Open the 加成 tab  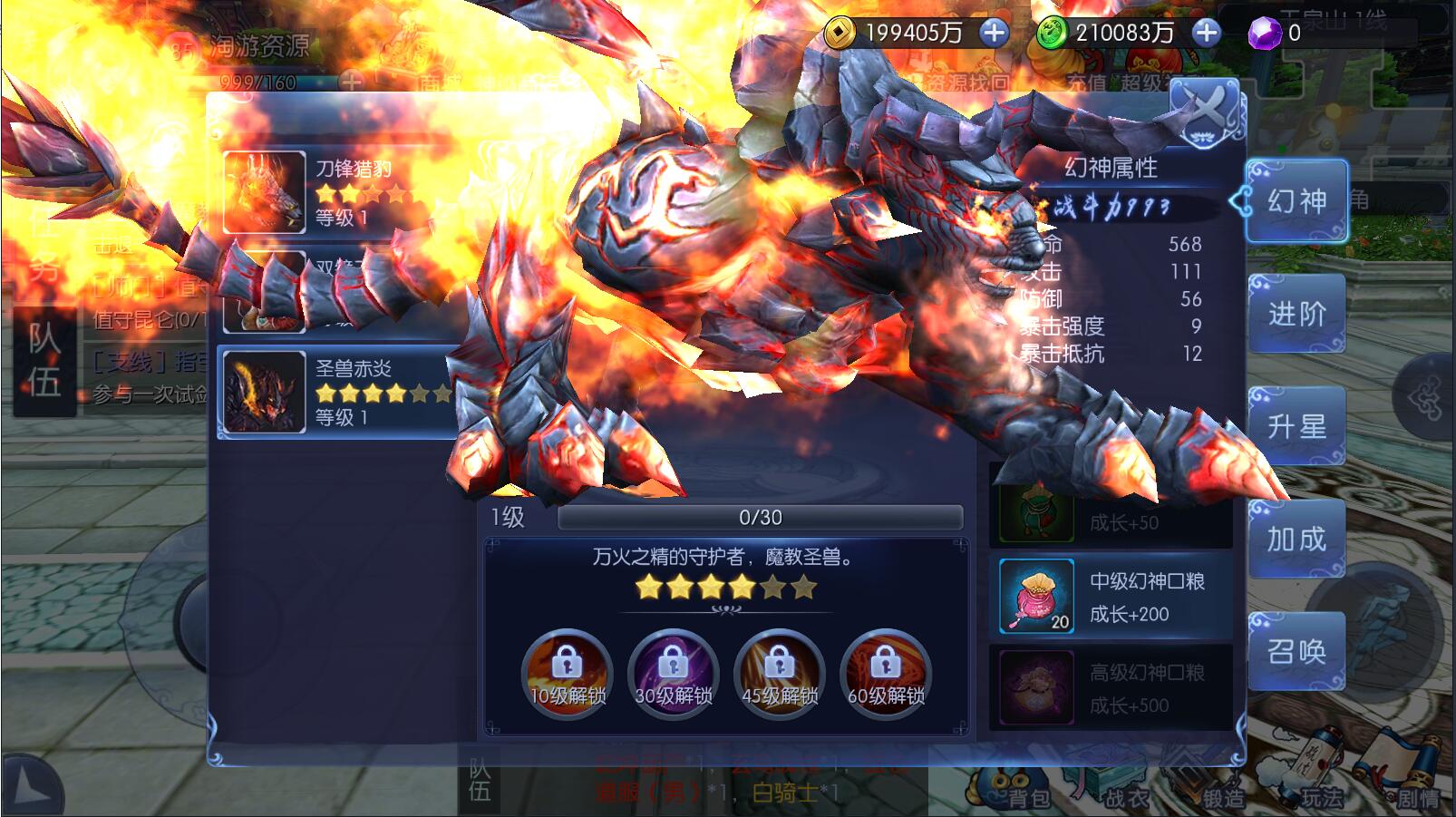pos(1296,539)
